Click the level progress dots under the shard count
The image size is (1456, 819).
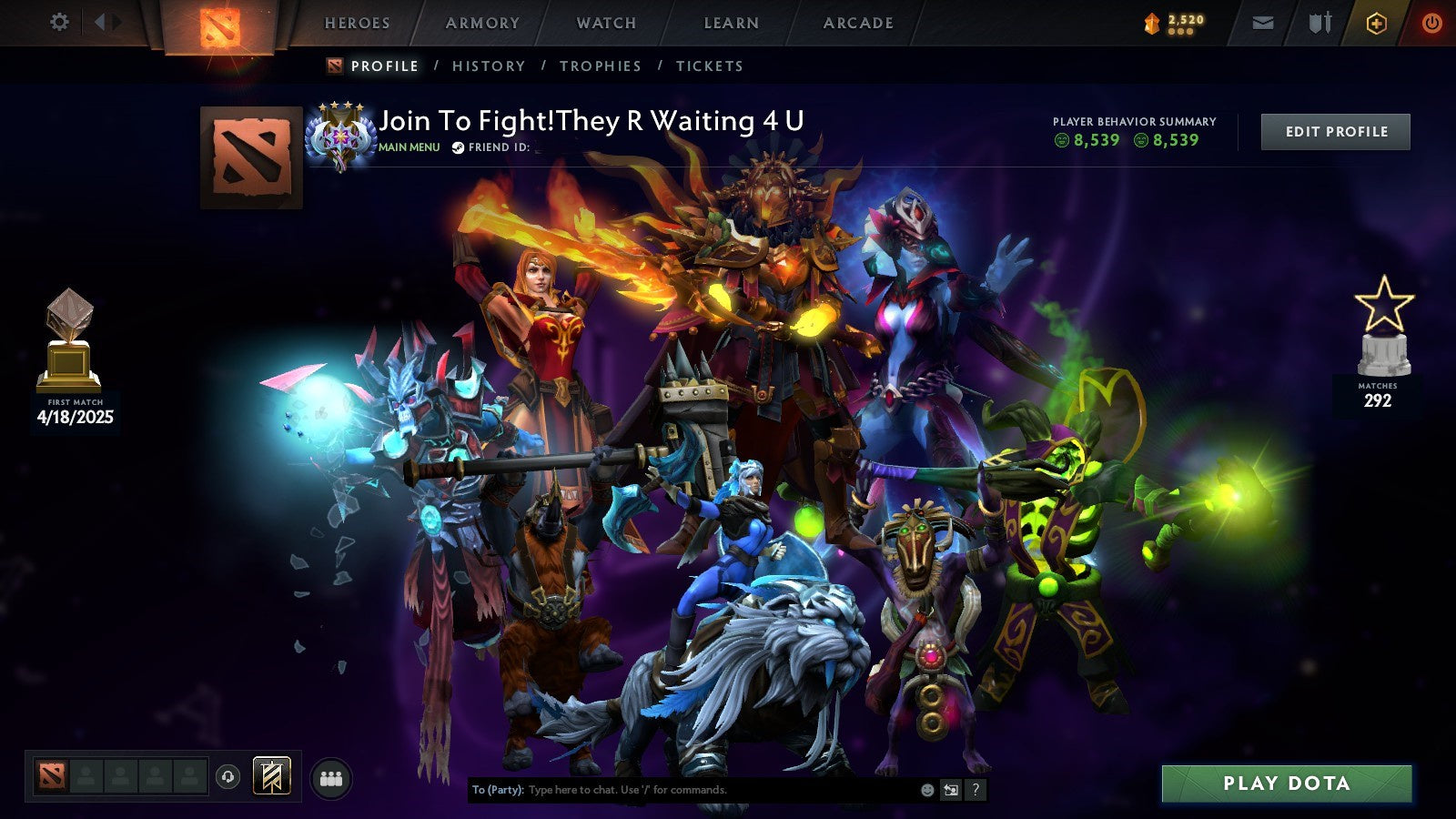tap(1180, 30)
